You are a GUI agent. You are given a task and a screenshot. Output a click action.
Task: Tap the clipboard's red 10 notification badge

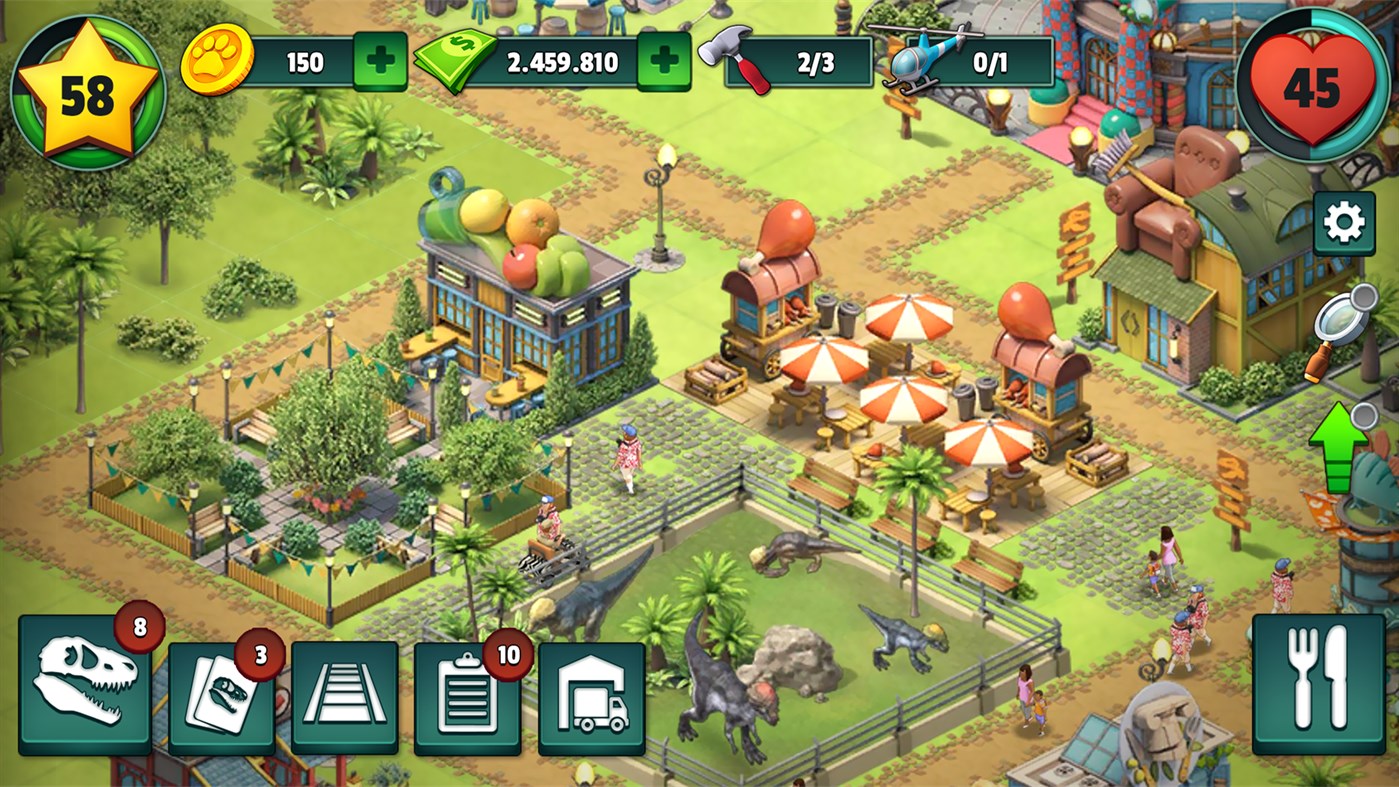(508, 655)
